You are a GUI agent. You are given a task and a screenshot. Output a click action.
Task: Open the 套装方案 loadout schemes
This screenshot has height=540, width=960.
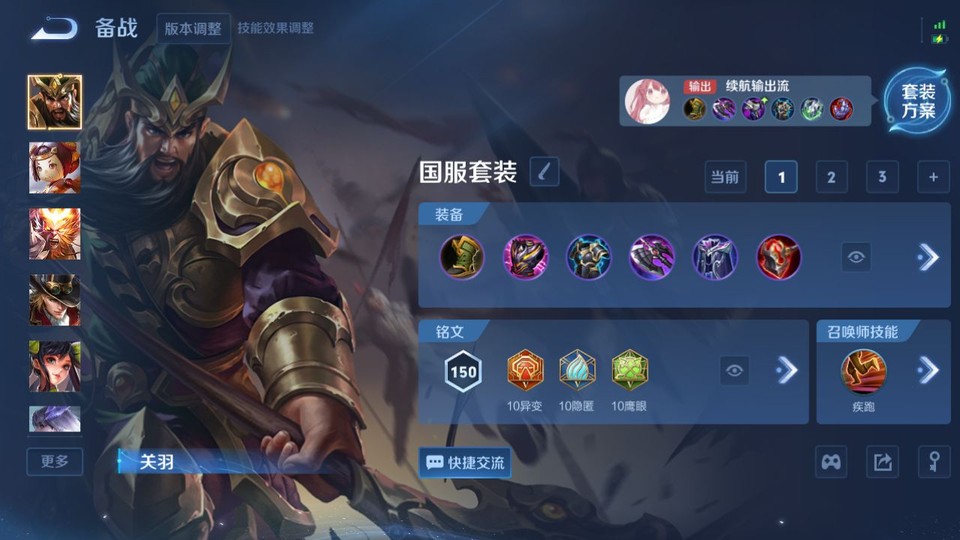pos(917,101)
